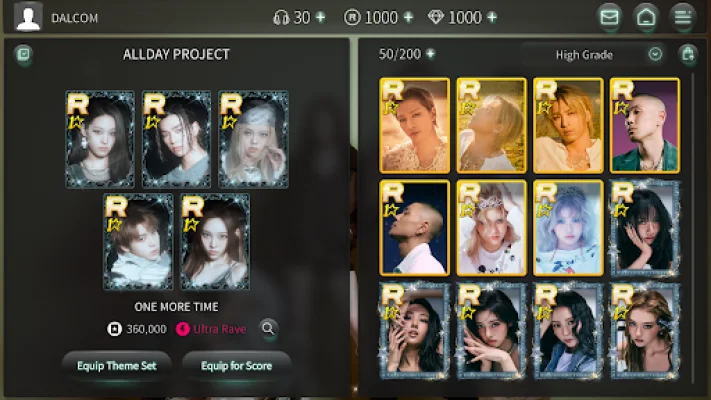The height and width of the screenshot is (400, 711).
Task: Open the mail inbox
Action: (x=609, y=17)
